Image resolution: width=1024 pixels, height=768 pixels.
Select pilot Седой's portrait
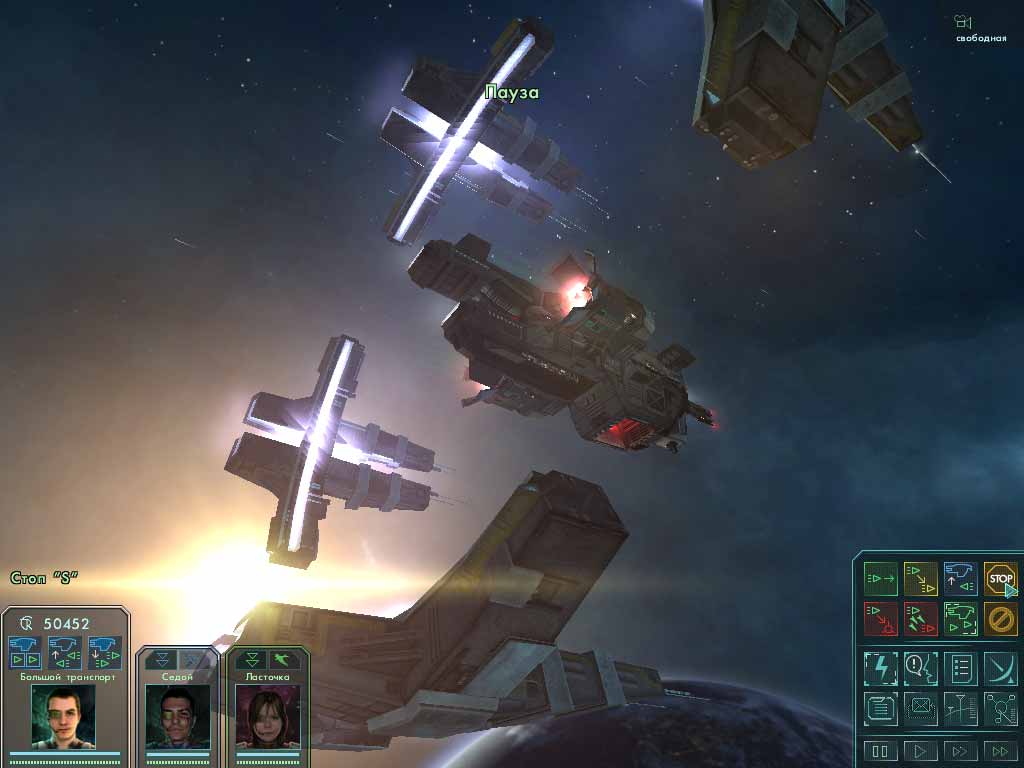[x=177, y=716]
